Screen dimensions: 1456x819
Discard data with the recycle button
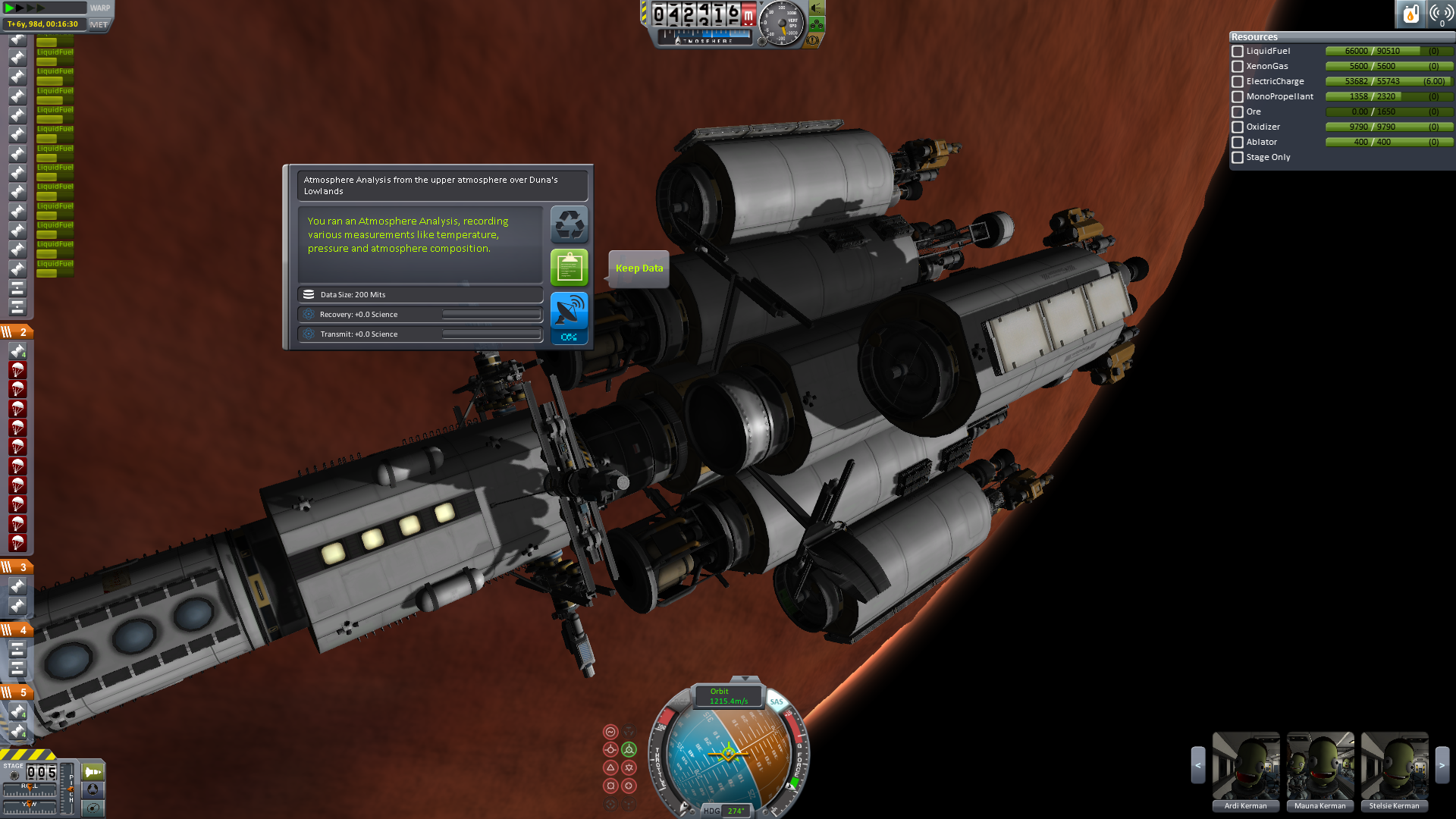click(569, 224)
